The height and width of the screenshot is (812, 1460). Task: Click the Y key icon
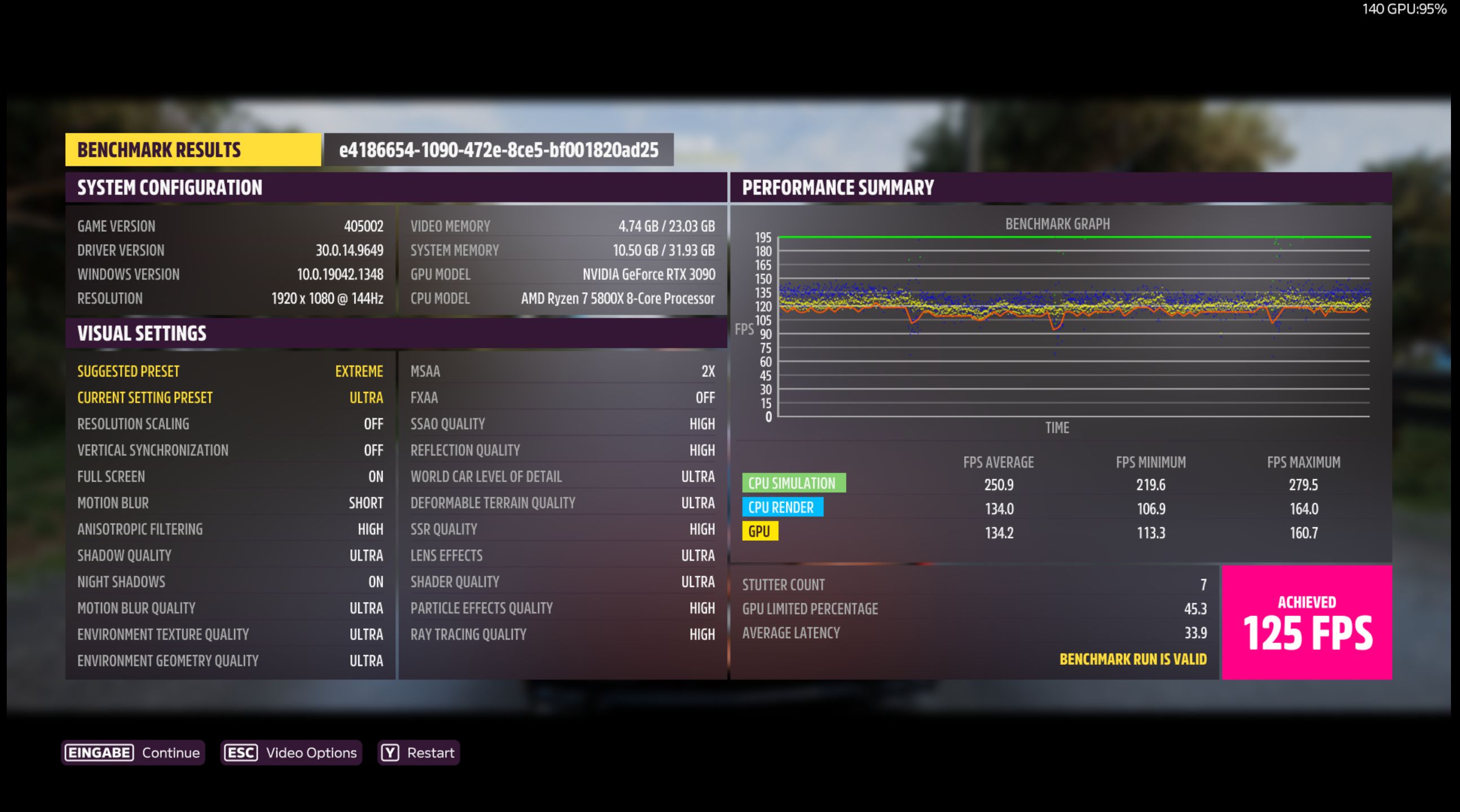[x=389, y=752]
